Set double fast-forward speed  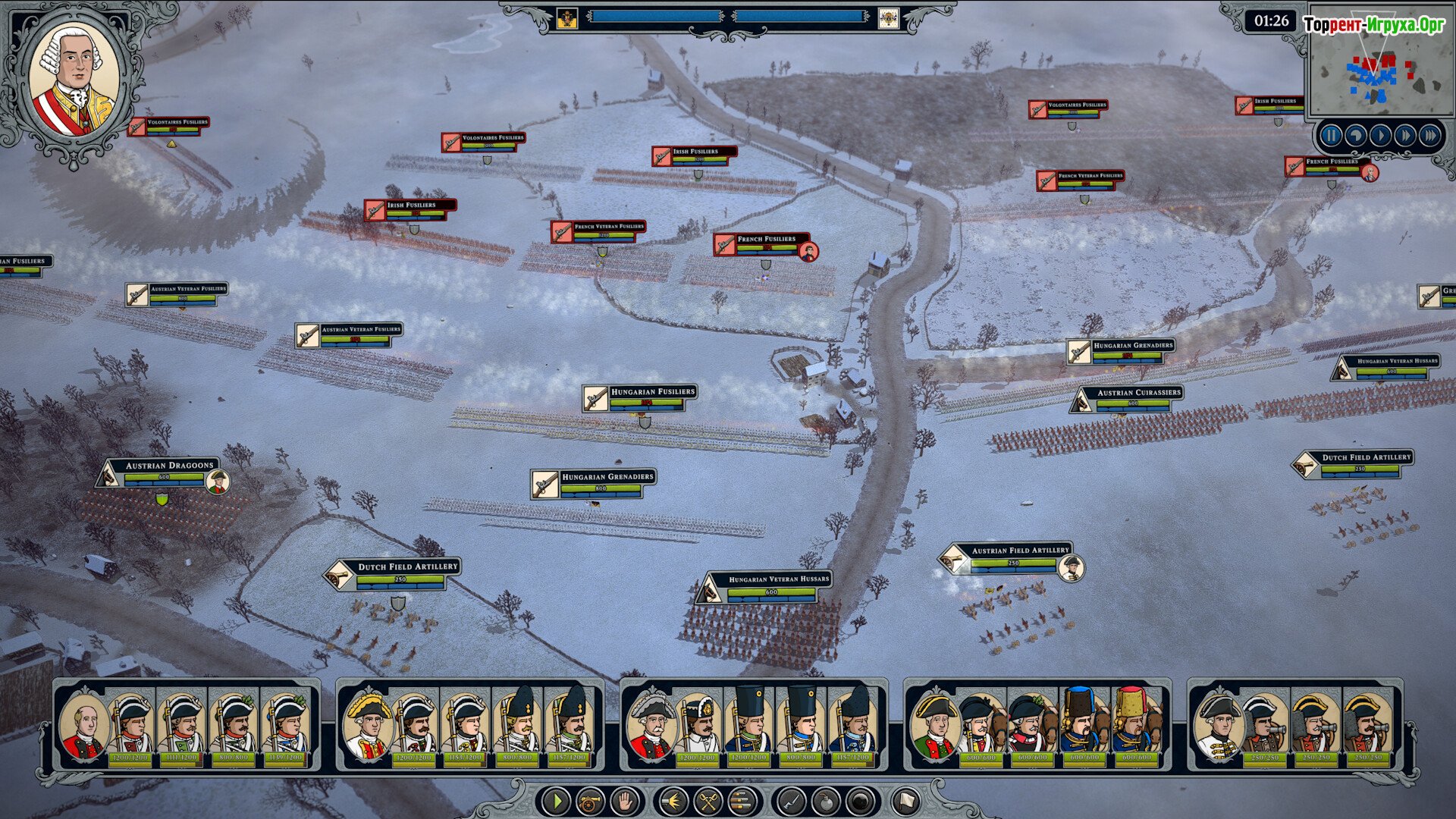click(1405, 136)
